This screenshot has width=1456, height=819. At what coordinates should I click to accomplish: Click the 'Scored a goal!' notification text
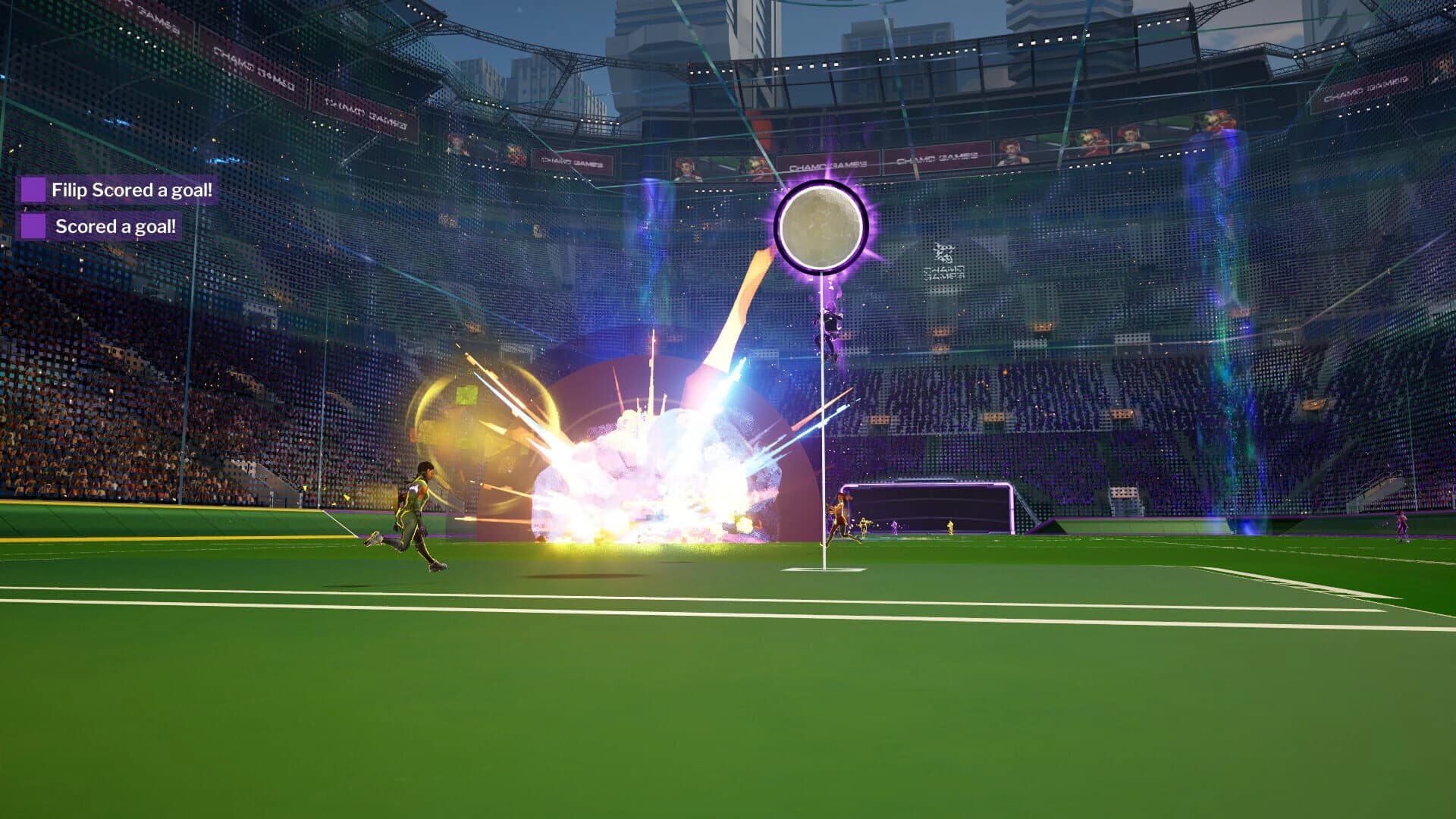click(x=116, y=225)
